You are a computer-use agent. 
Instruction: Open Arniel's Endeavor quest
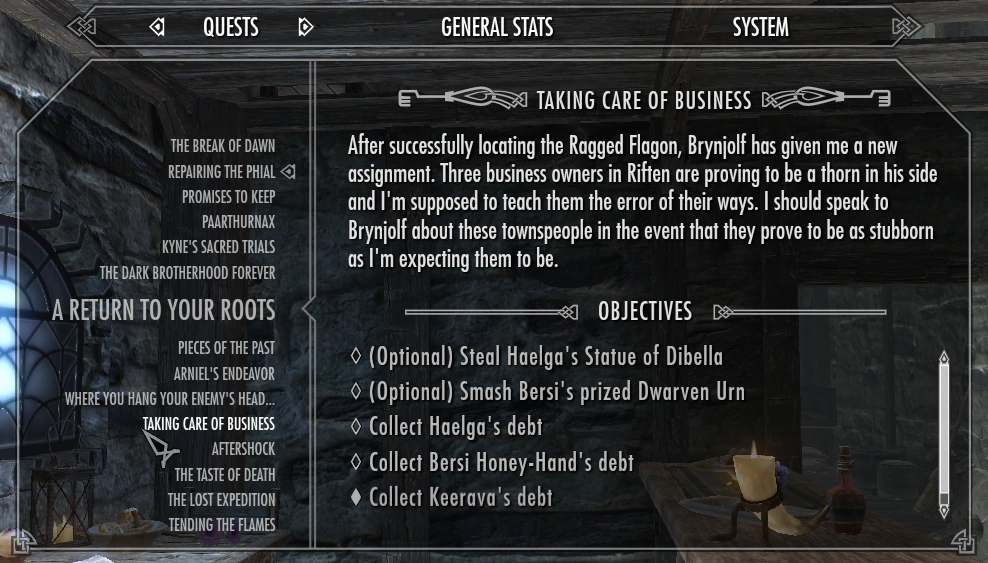(224, 374)
